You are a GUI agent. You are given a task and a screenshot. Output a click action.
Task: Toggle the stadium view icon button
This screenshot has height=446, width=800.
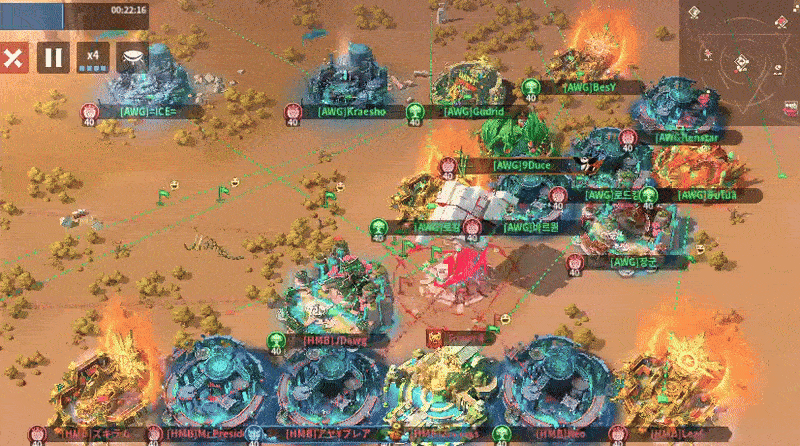click(133, 57)
